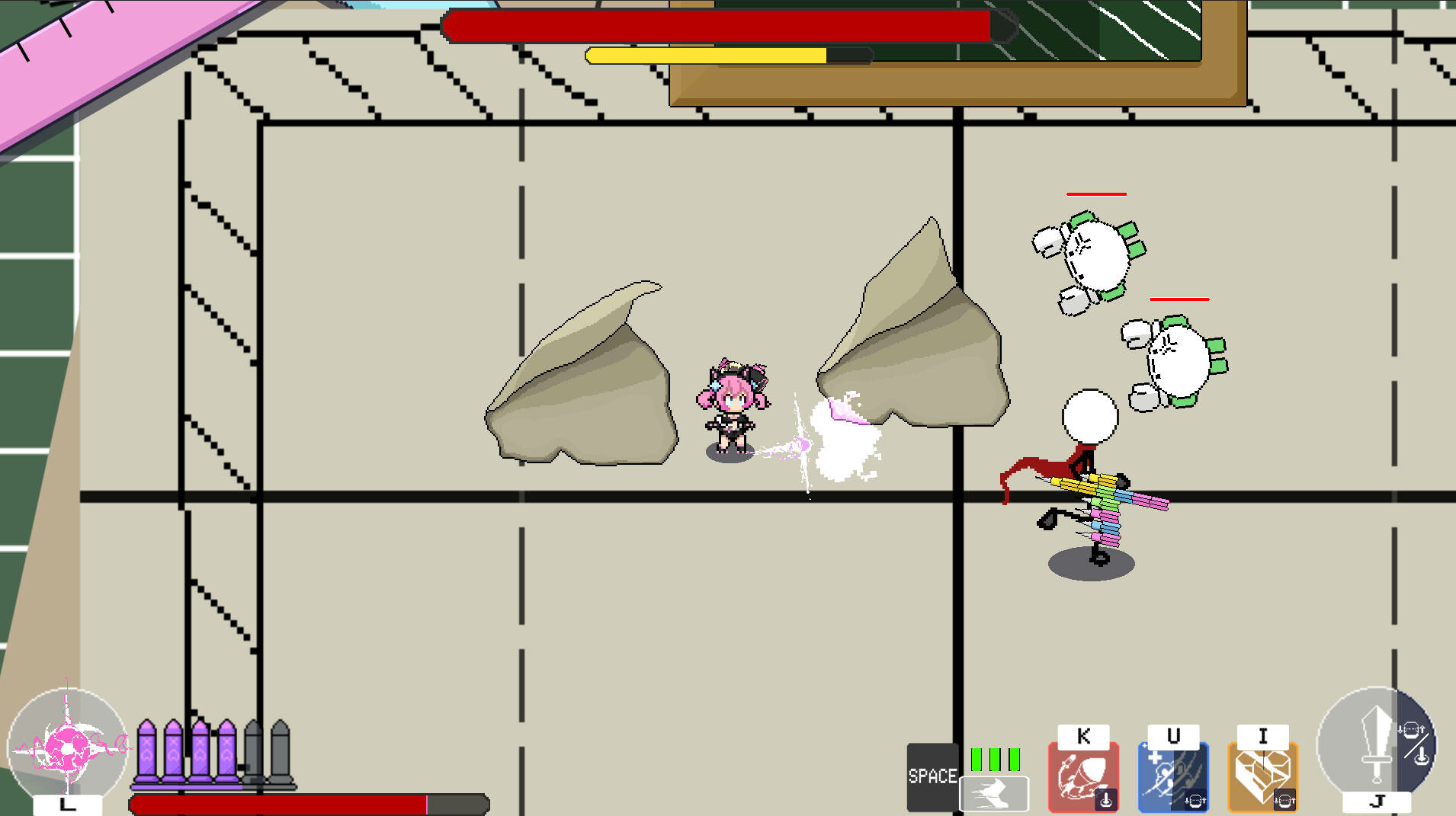Screen dimensions: 1456x816
Task: Click the SPACE dash key indicator
Action: 932,776
